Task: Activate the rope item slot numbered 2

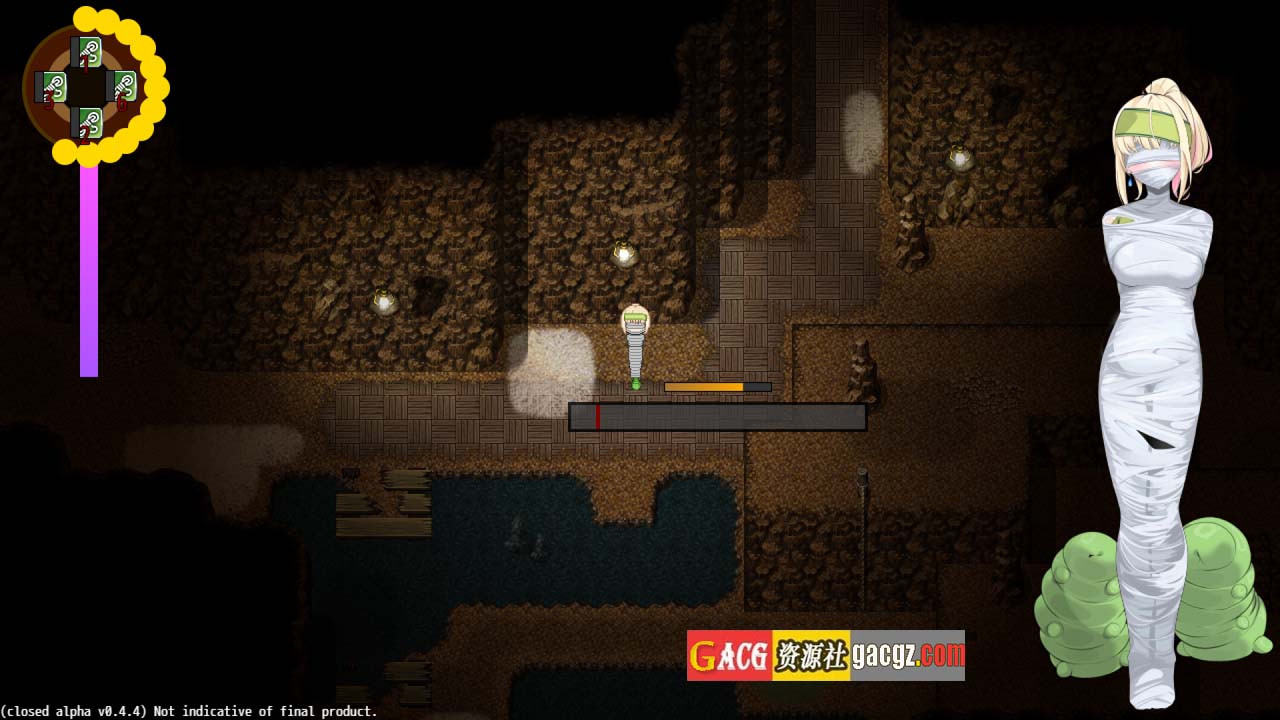Action: click(x=88, y=123)
